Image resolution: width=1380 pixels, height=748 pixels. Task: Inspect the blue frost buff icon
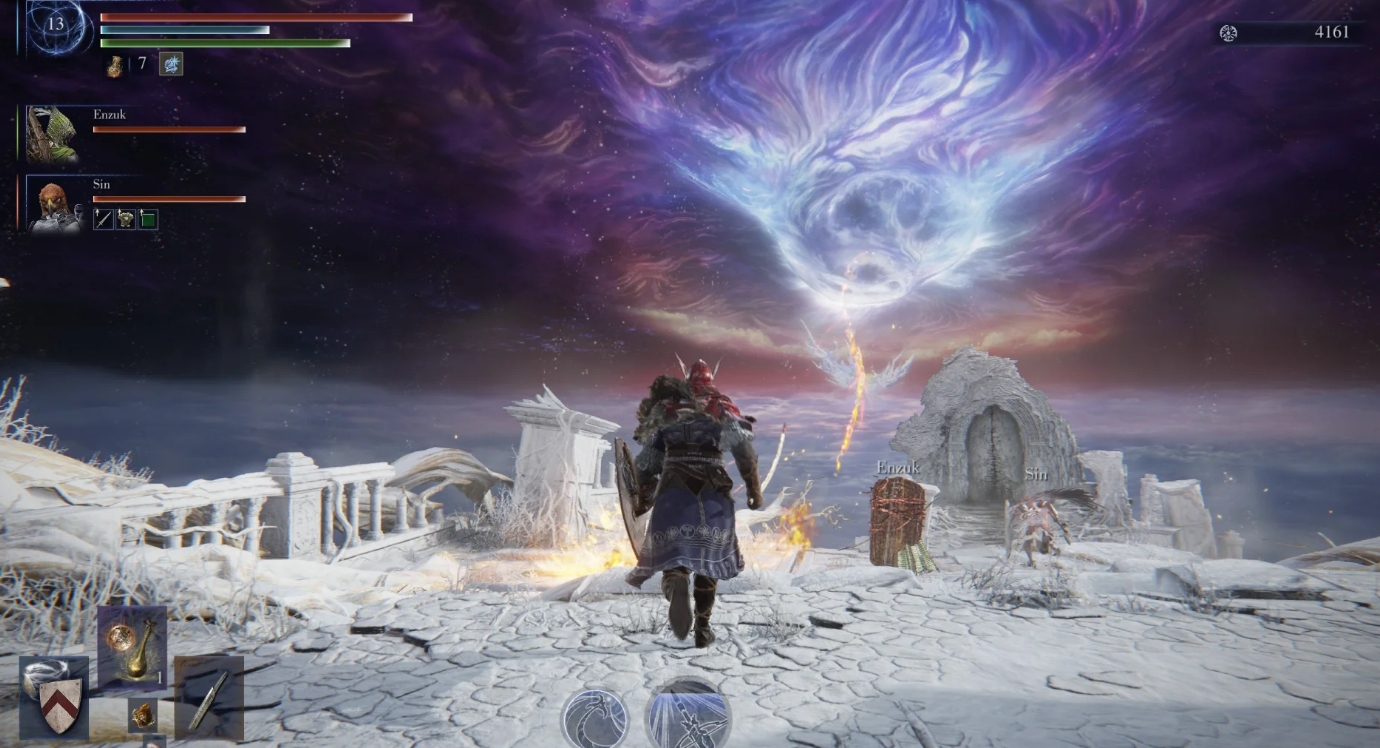[x=171, y=64]
